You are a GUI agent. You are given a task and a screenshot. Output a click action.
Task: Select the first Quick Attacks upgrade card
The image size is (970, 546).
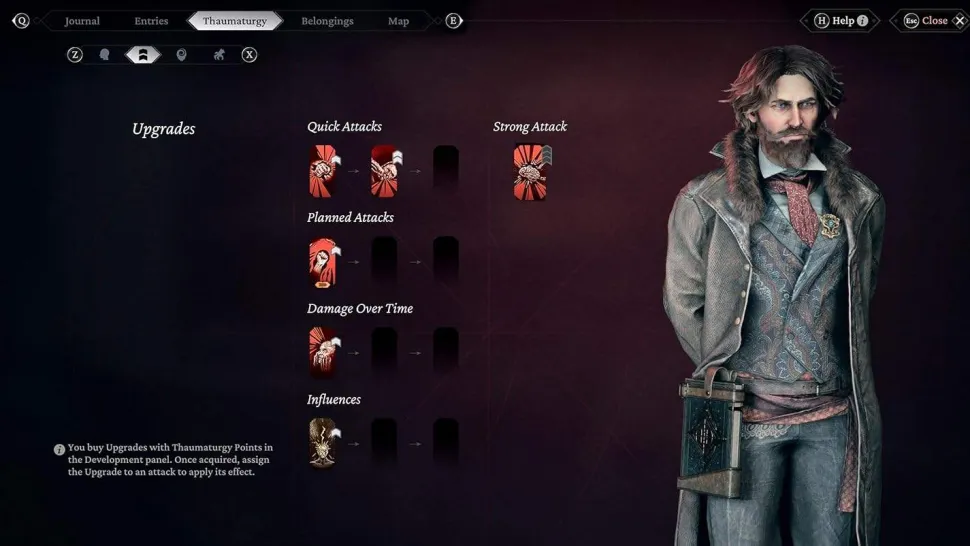tap(324, 171)
